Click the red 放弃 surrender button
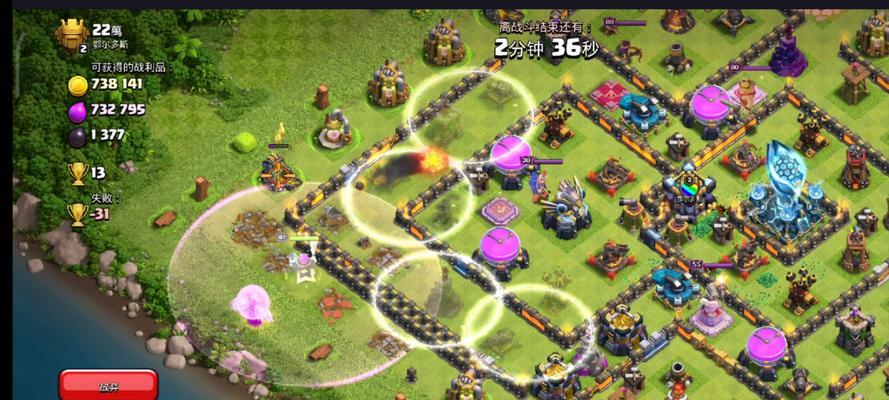Screen dimensions: 889x400 [x=108, y=384]
